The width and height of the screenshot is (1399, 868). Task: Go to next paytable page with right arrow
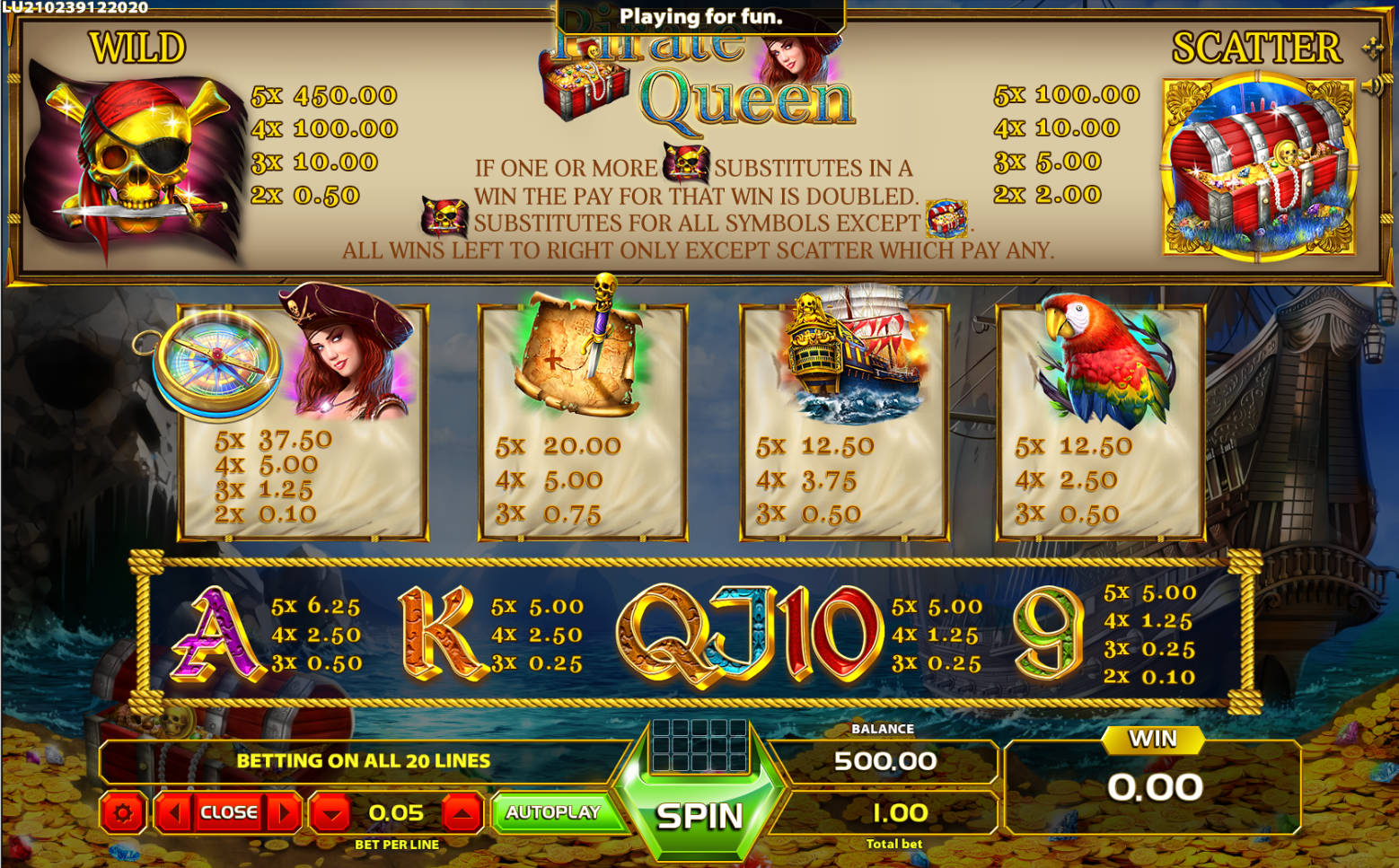tap(286, 812)
